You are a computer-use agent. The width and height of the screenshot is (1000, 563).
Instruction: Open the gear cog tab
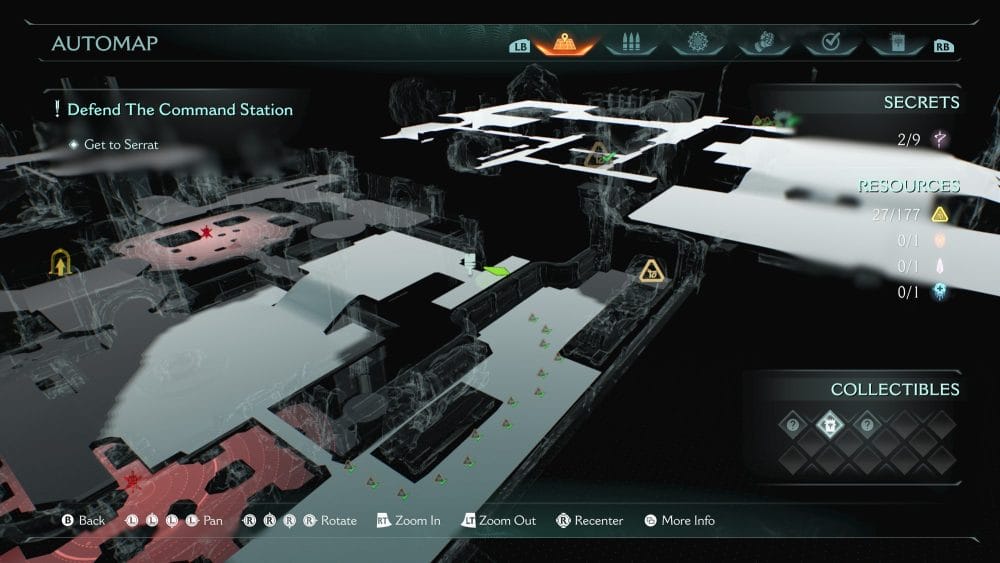pos(697,44)
